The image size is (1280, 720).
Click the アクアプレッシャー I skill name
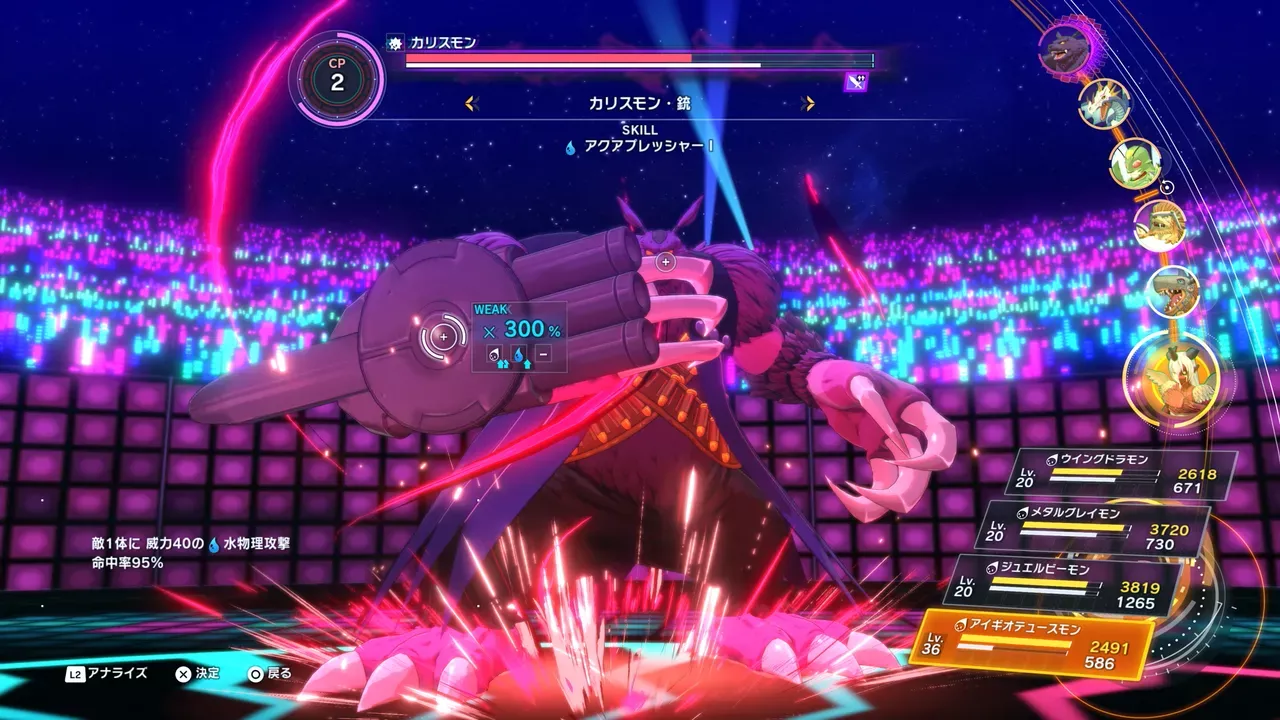pos(648,147)
